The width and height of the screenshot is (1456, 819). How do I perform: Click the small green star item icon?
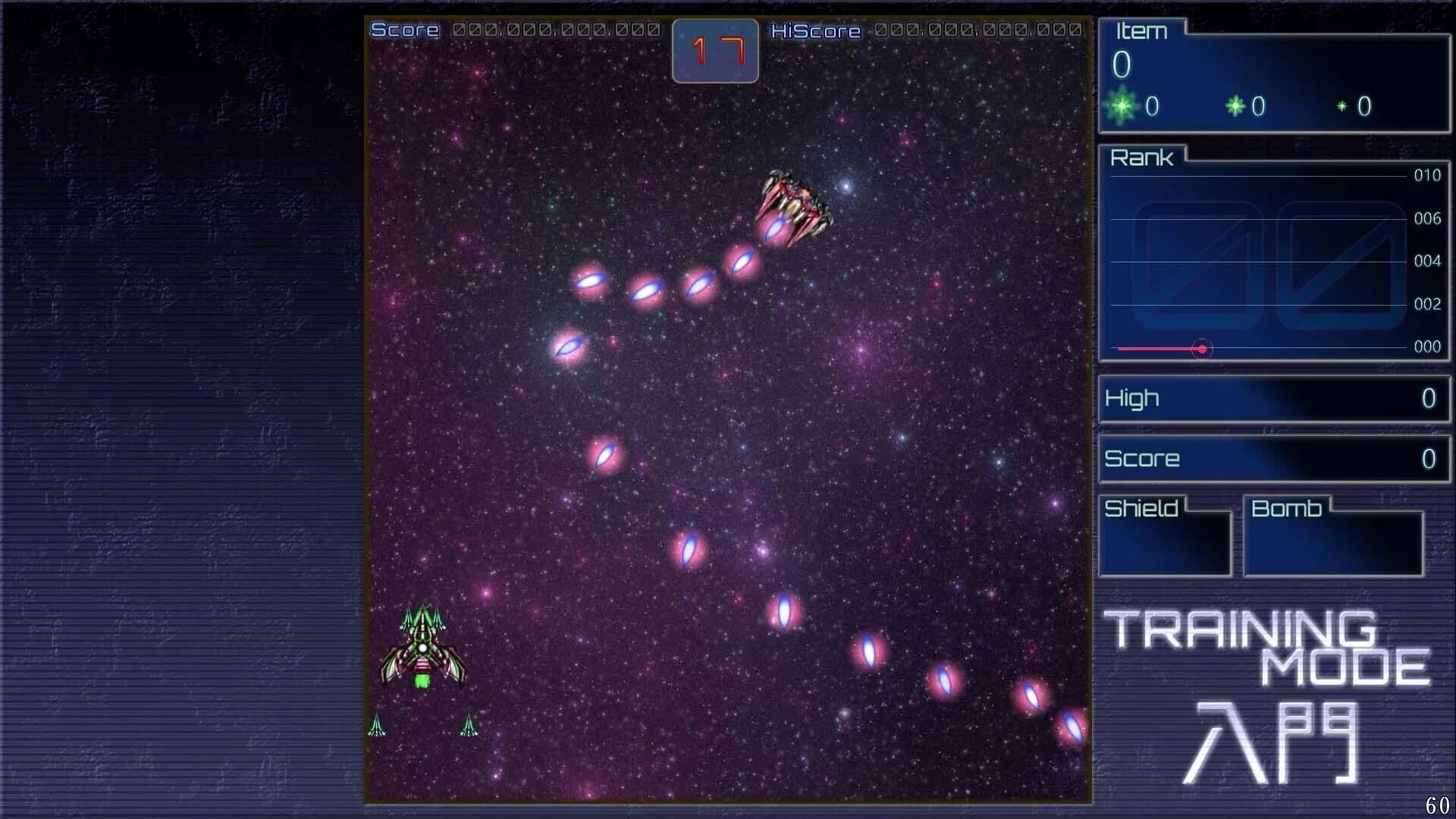pos(1342,107)
